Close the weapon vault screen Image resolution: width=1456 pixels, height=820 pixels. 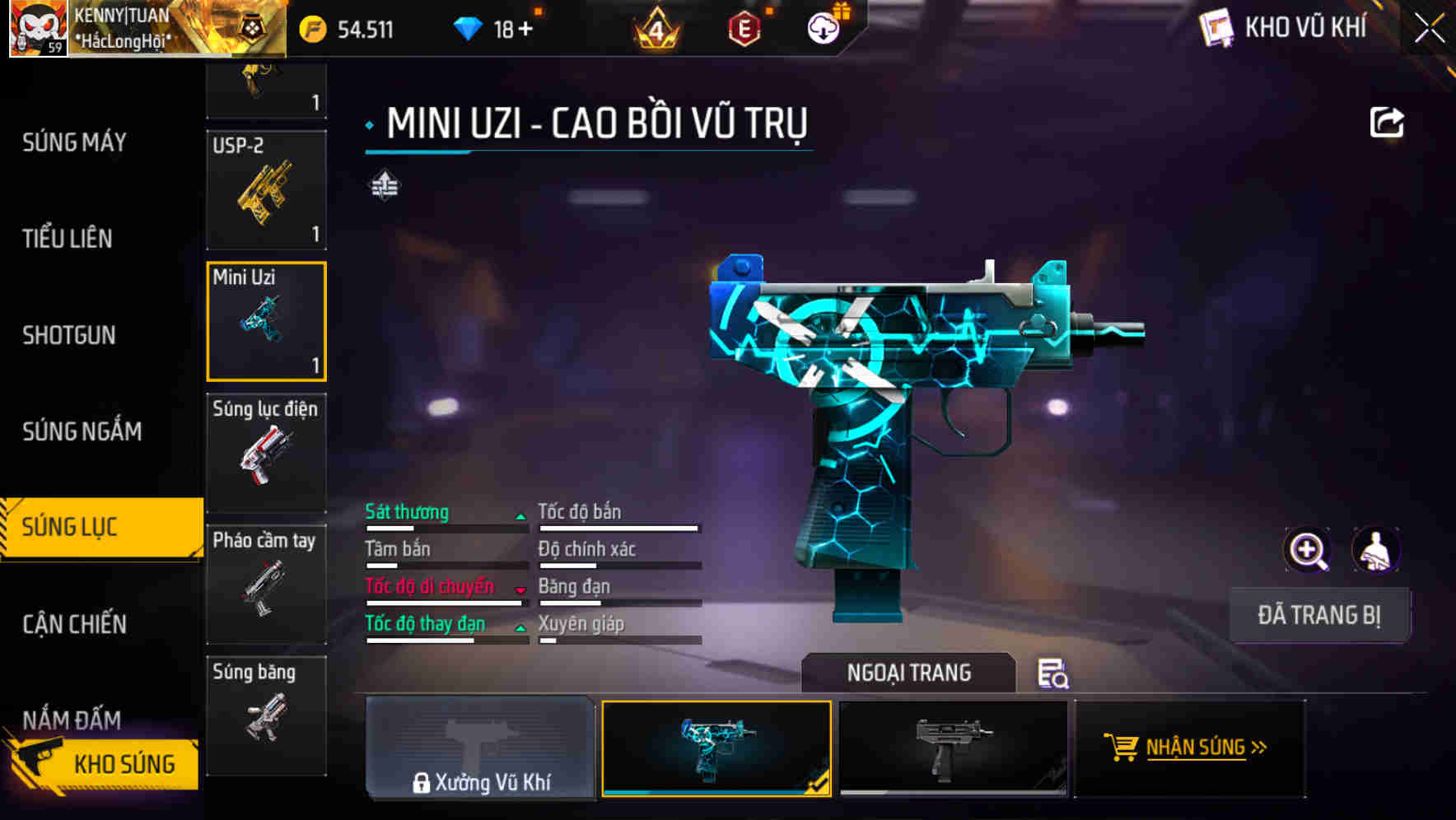[1430, 29]
